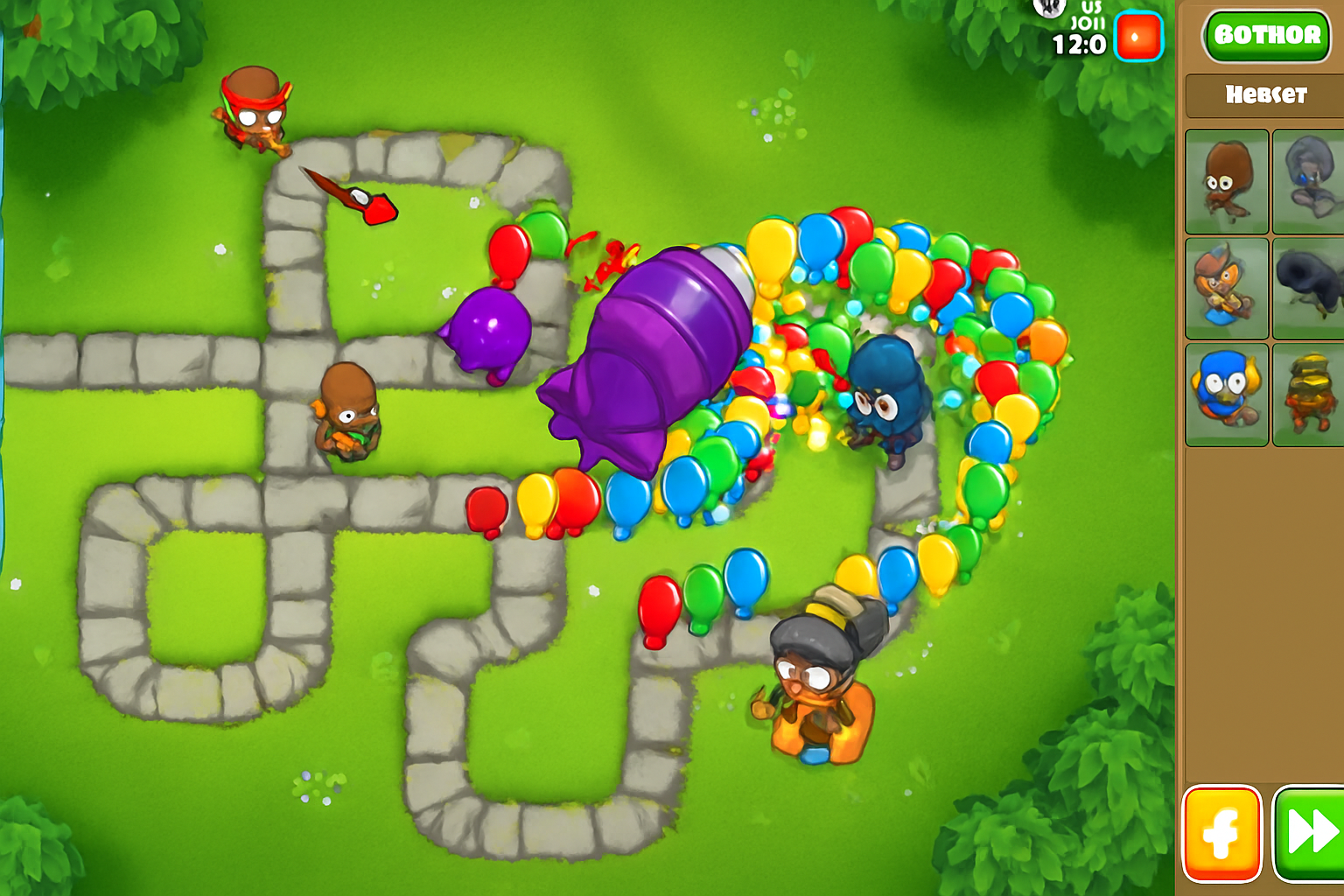Activate the orange ability icon with cyan border
This screenshot has height=896, width=1344.
pos(1137,37)
